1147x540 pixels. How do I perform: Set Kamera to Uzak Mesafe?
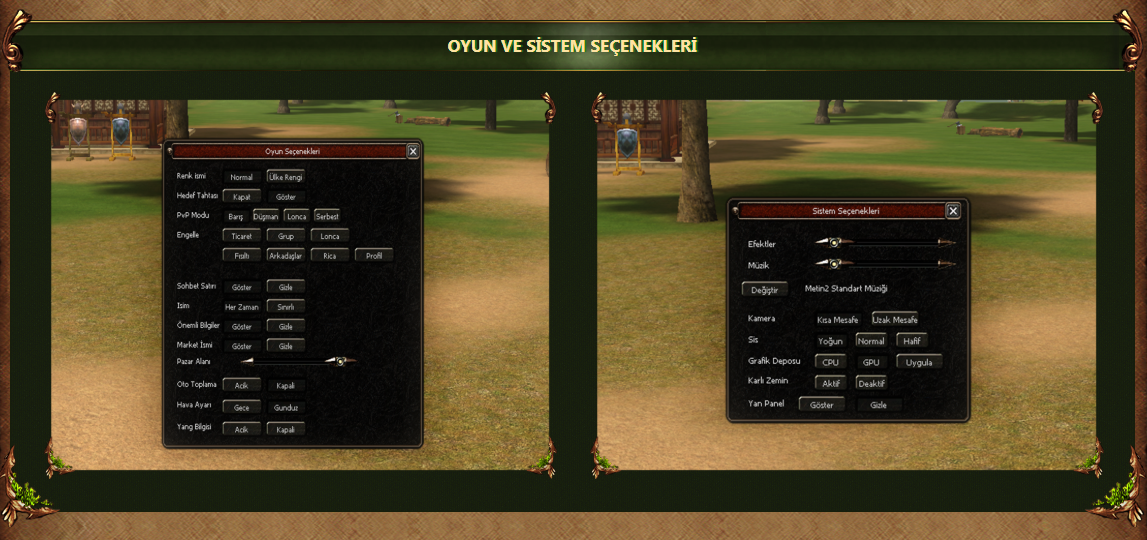point(894,319)
